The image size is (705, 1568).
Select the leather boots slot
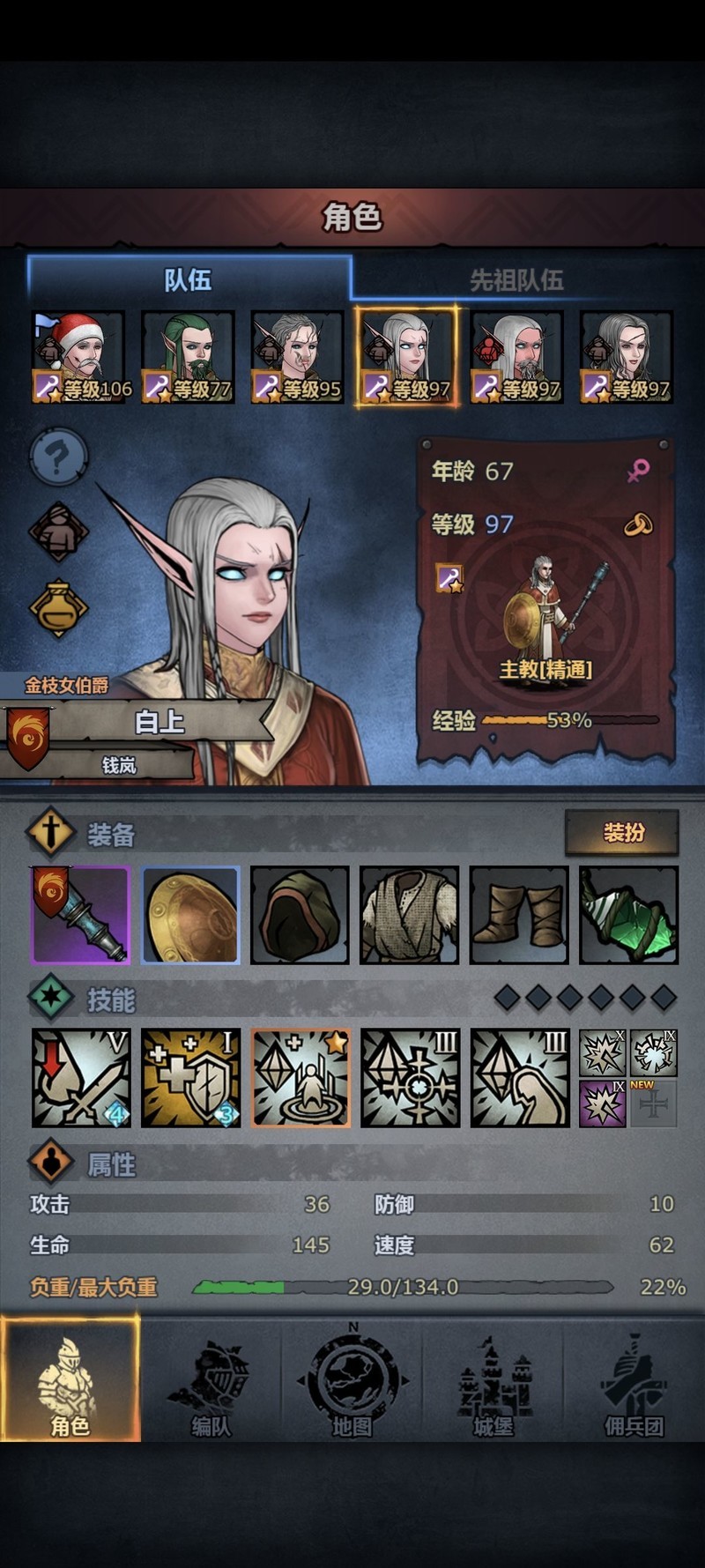[519, 915]
